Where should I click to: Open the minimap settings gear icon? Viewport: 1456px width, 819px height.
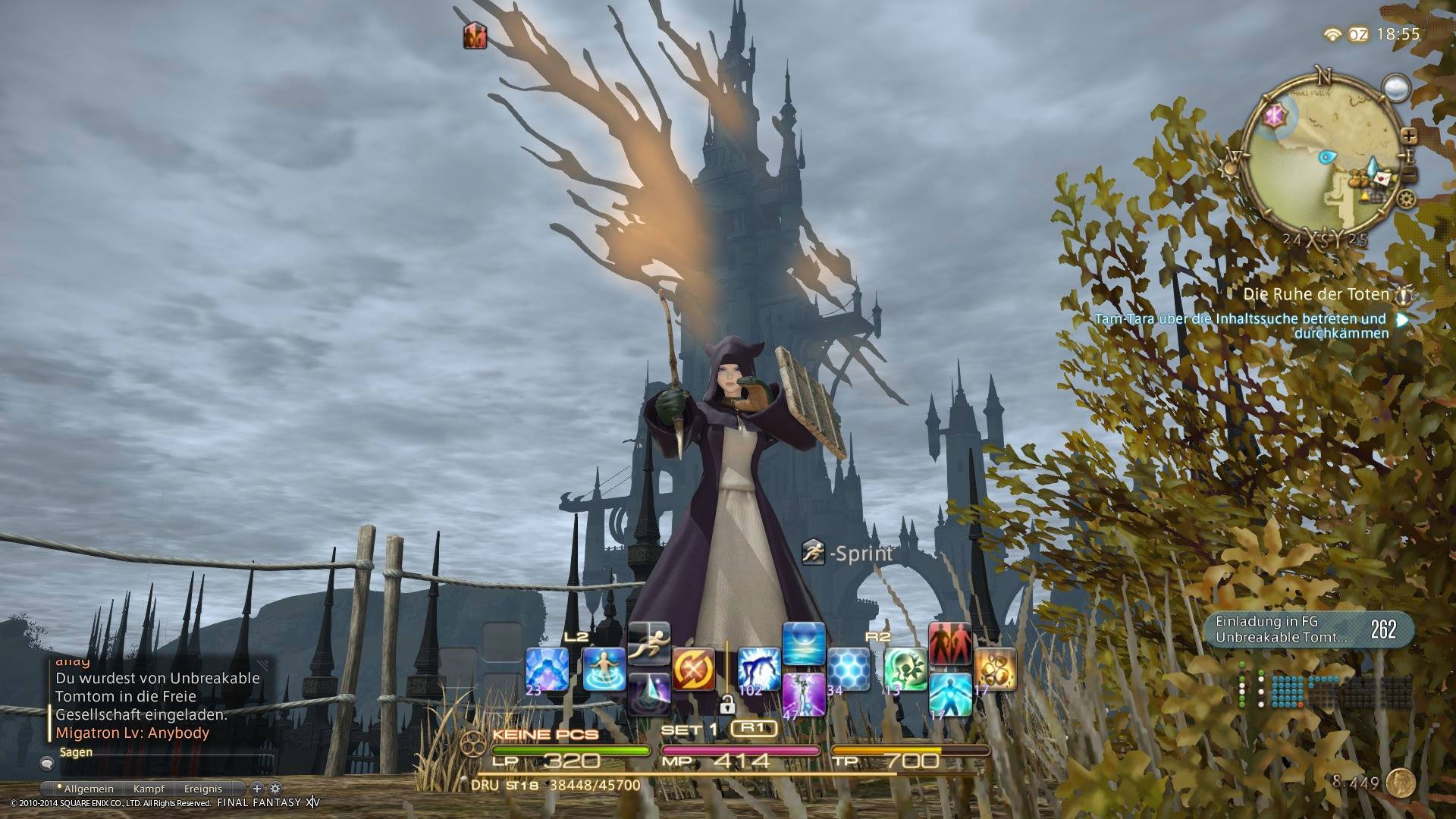click(1405, 199)
